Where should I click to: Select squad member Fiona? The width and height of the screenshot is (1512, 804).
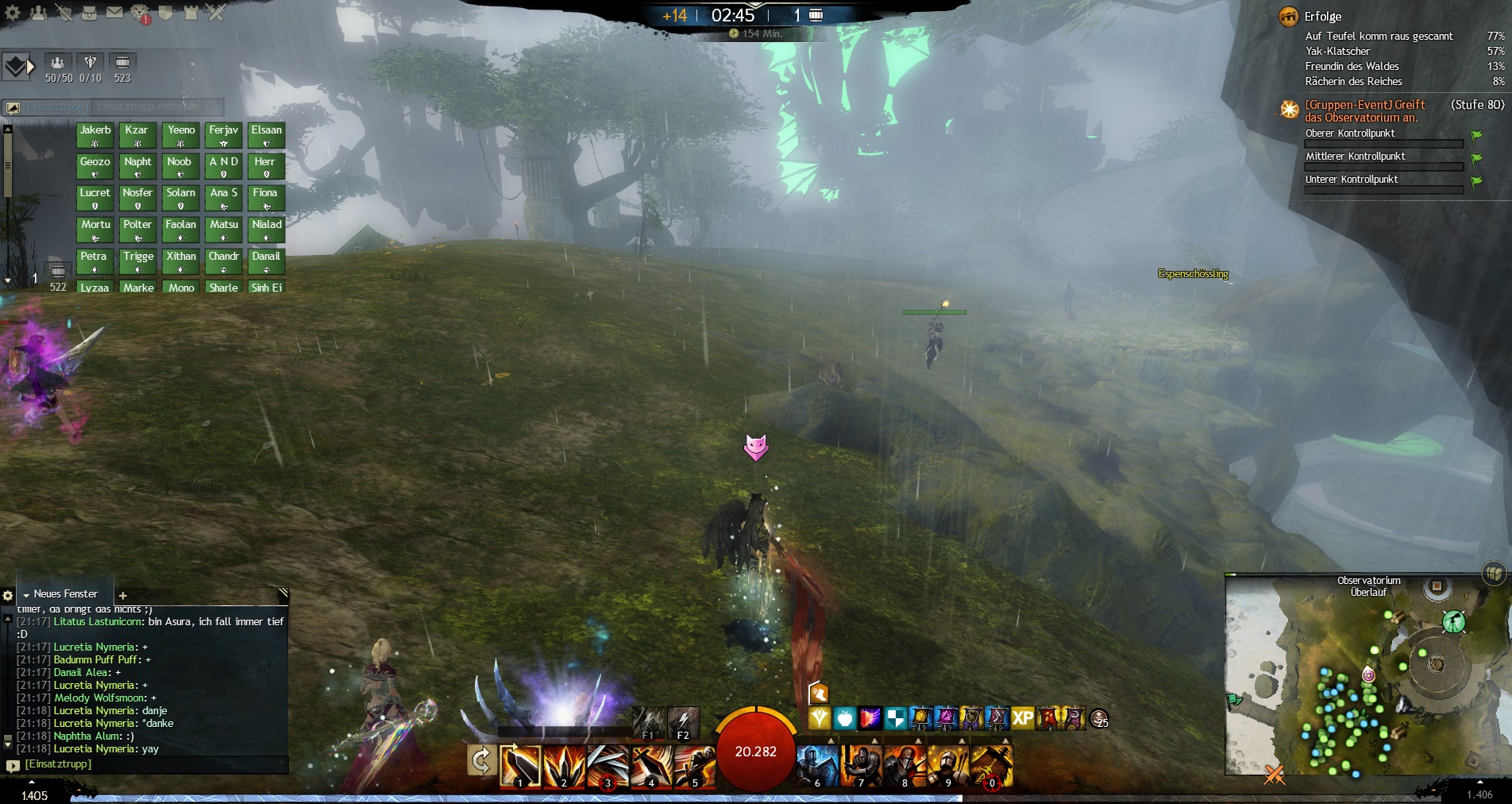tap(265, 198)
